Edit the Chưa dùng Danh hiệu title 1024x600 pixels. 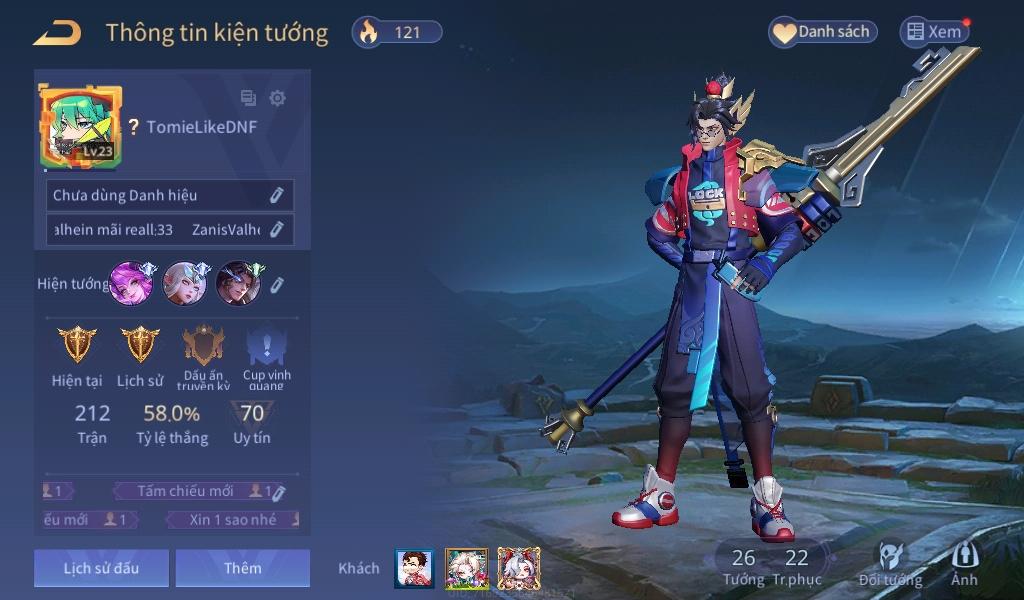coord(277,195)
